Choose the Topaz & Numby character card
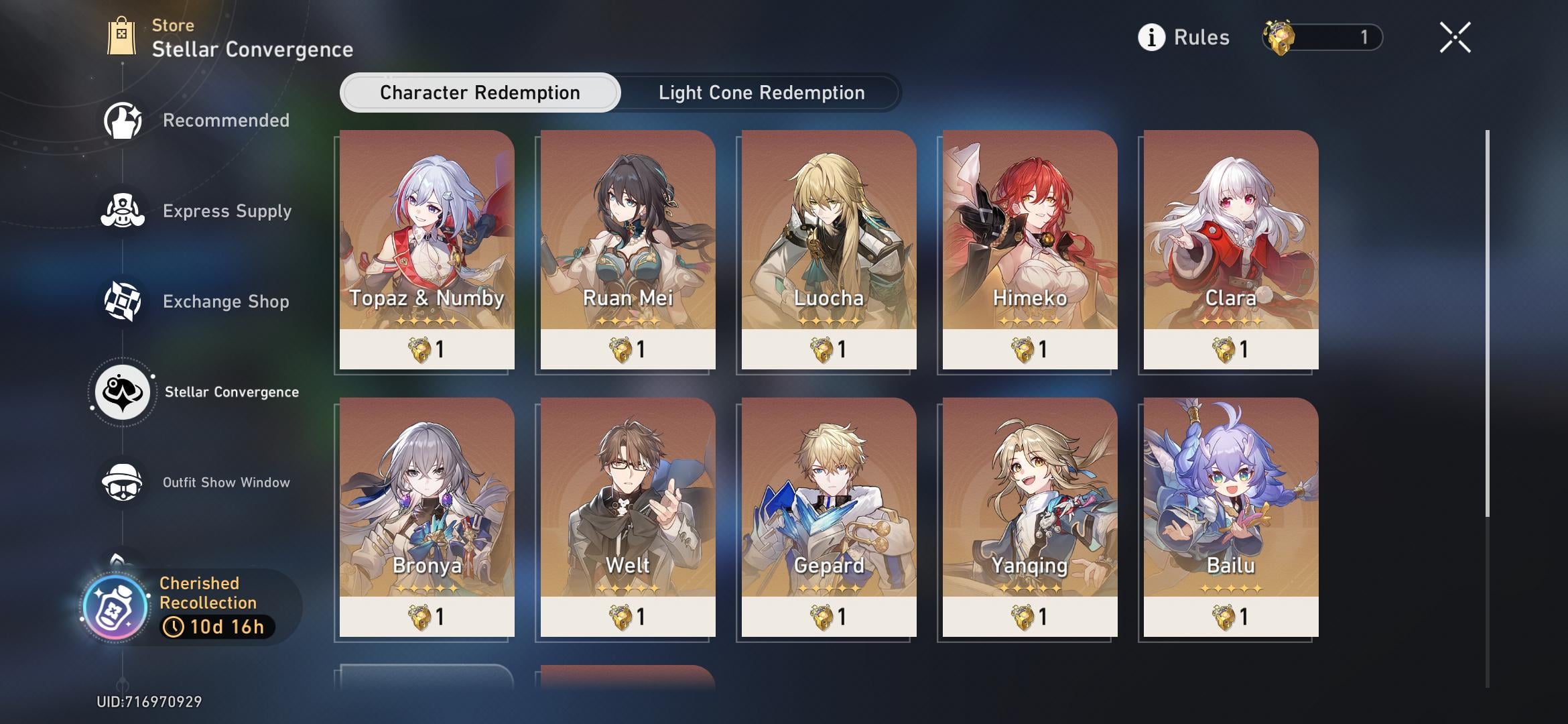This screenshot has height=724, width=1568. click(427, 249)
